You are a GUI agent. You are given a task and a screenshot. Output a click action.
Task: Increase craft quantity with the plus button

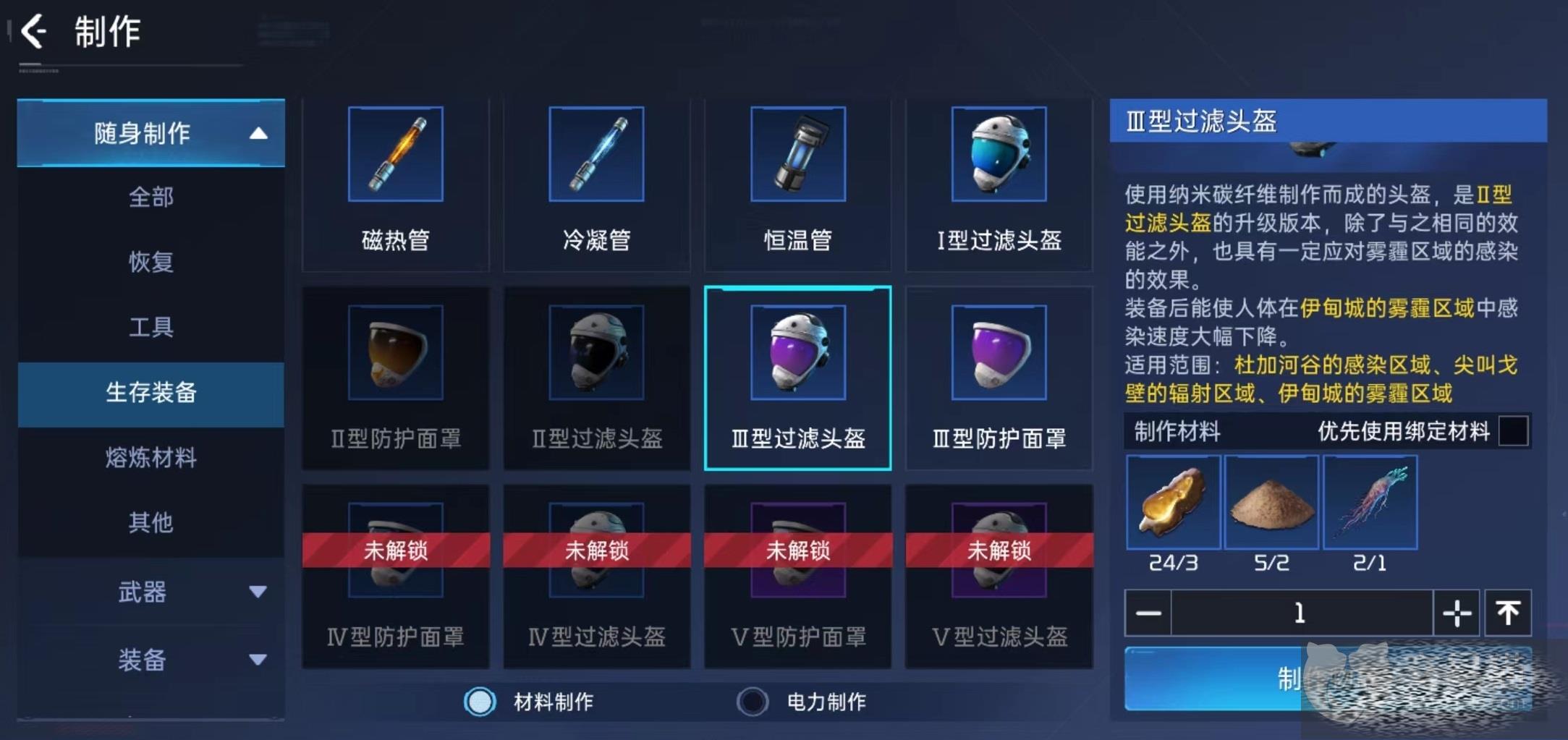1457,613
